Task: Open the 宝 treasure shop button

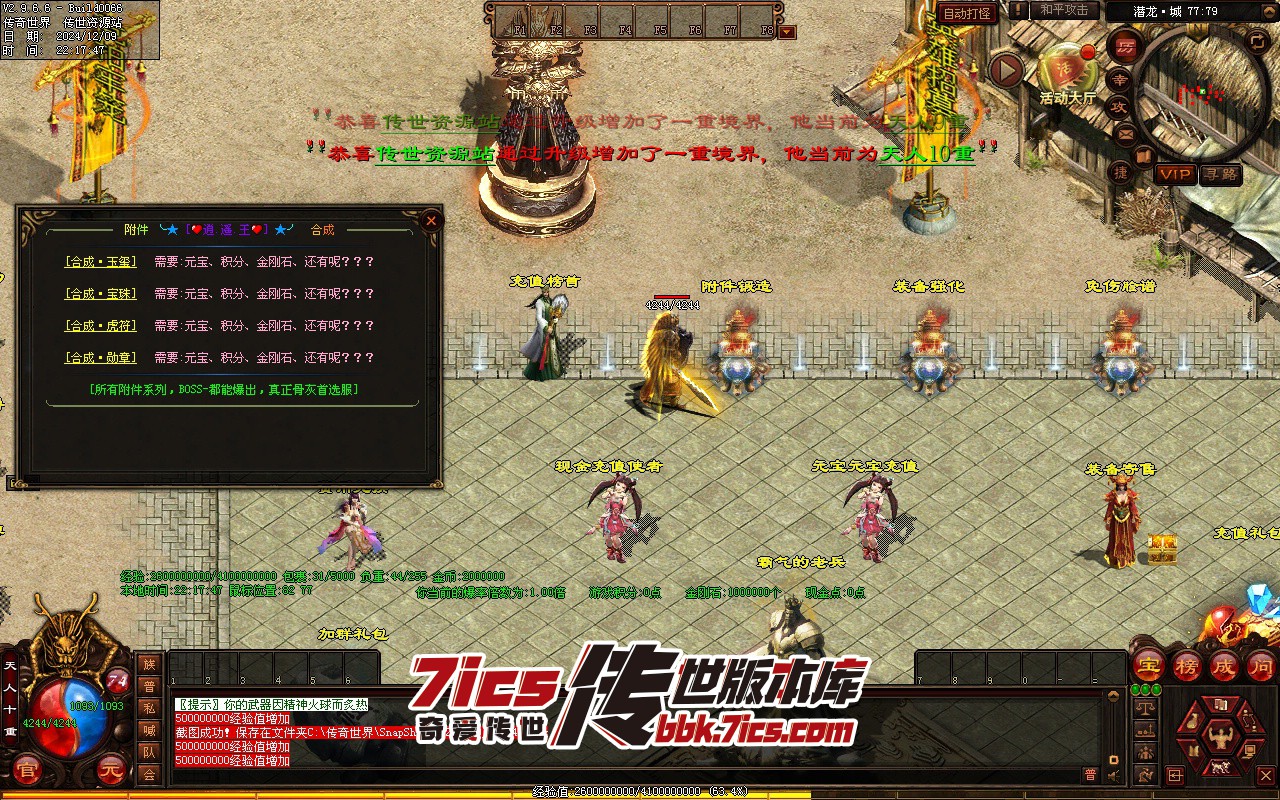Action: [1148, 666]
